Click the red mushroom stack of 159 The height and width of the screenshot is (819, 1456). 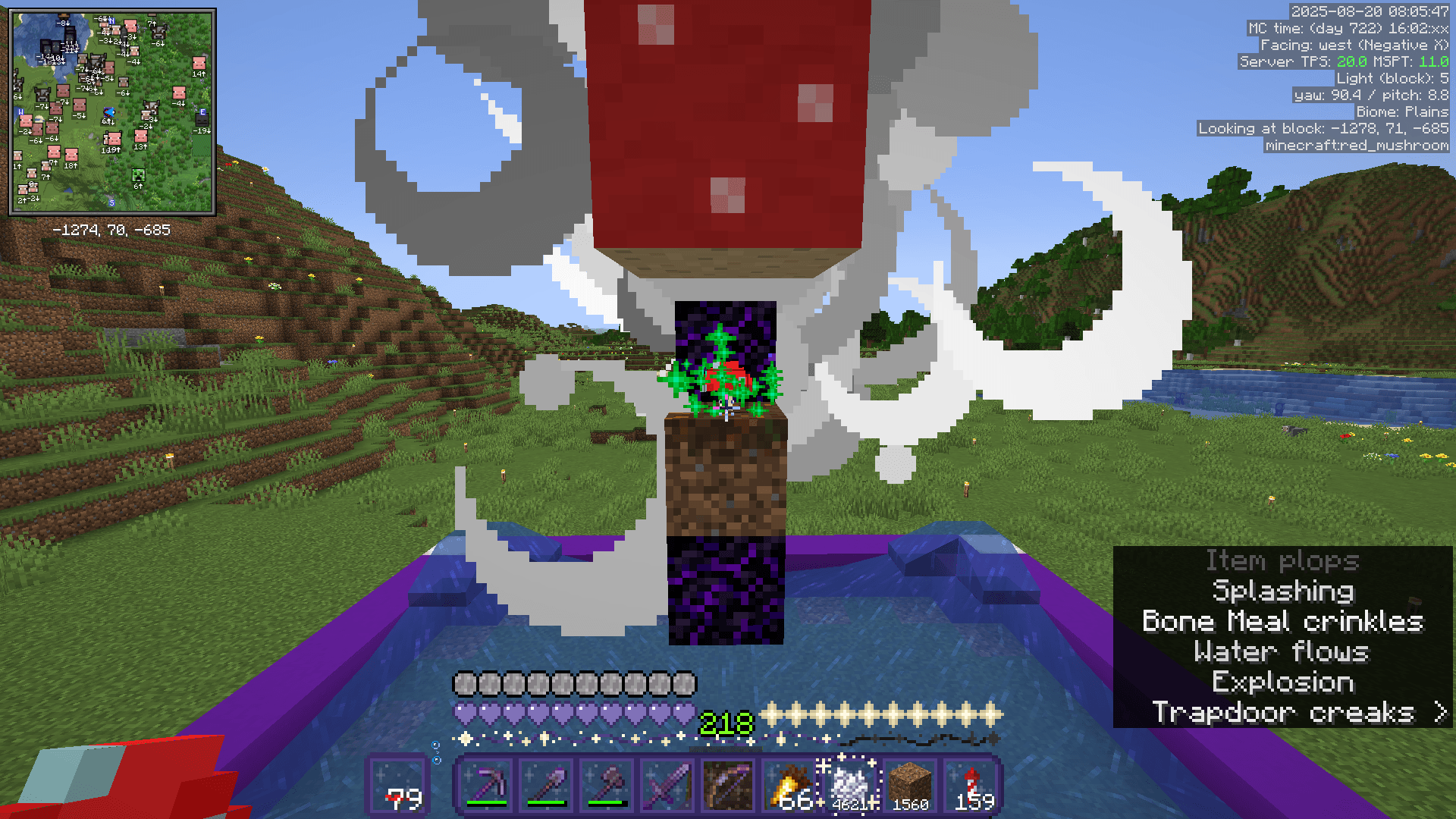[x=972, y=784]
